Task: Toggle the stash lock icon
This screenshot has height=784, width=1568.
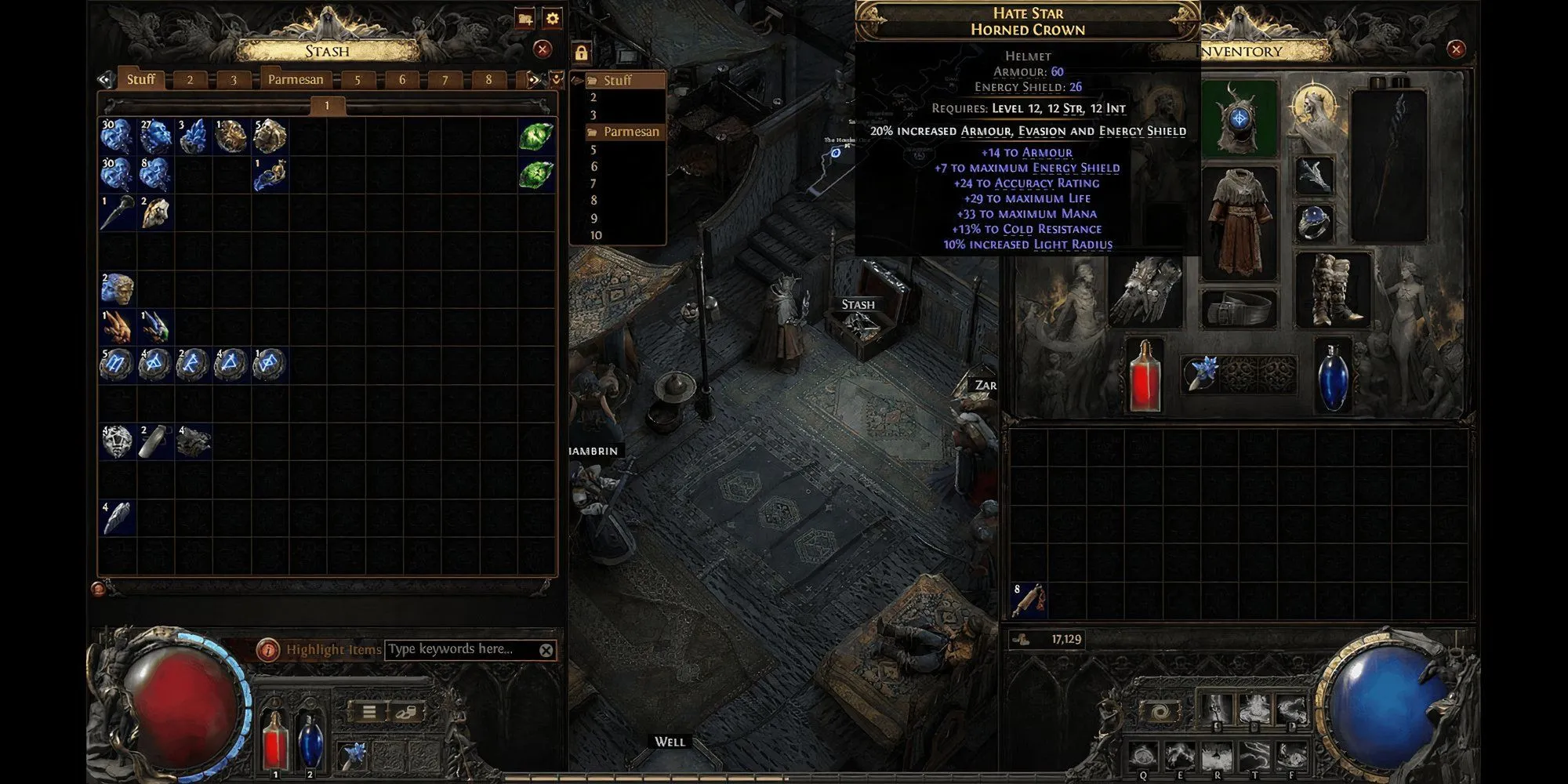Action: pos(581,53)
